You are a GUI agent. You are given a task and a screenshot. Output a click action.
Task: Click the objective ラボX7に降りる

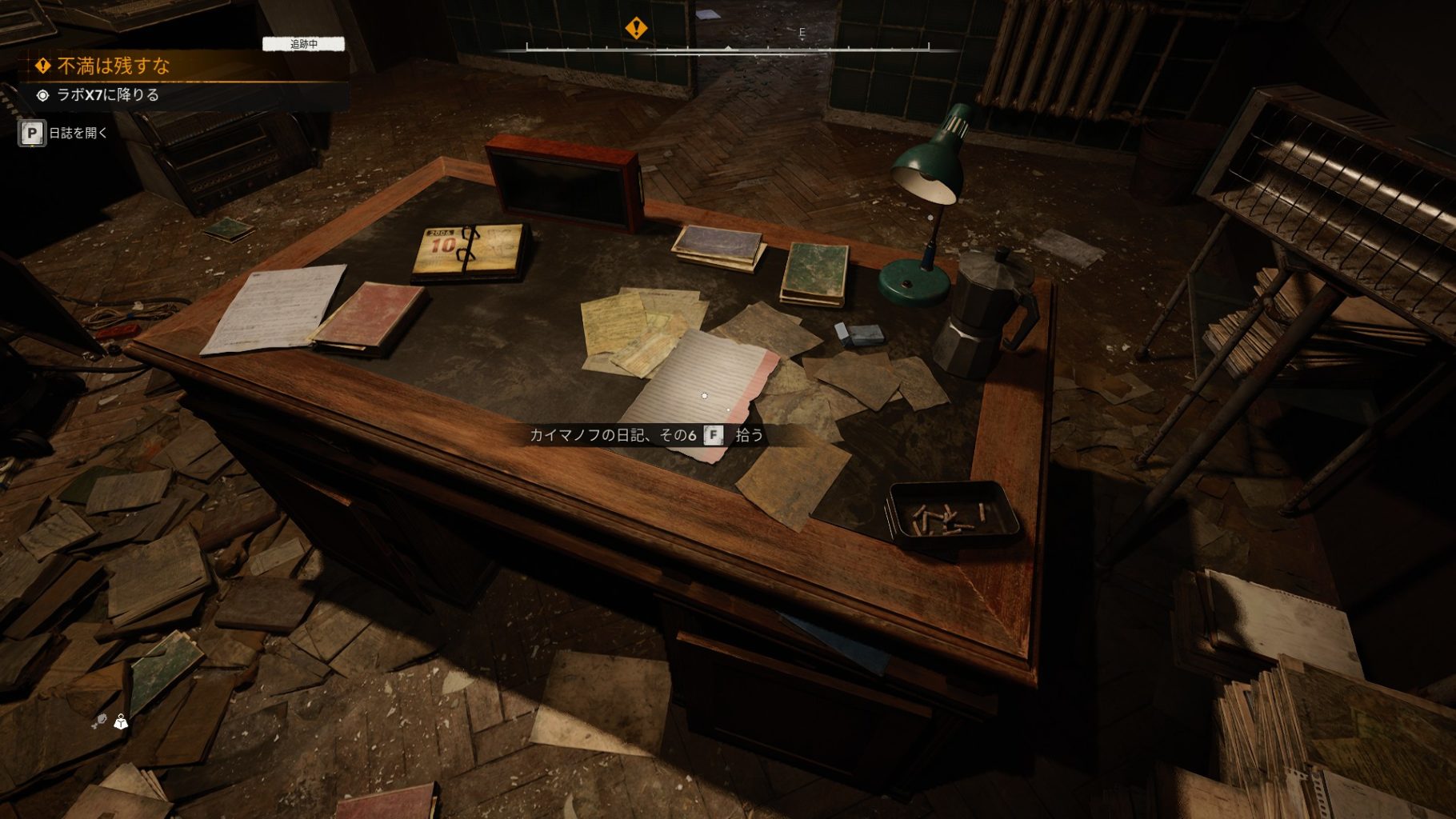[x=107, y=95]
